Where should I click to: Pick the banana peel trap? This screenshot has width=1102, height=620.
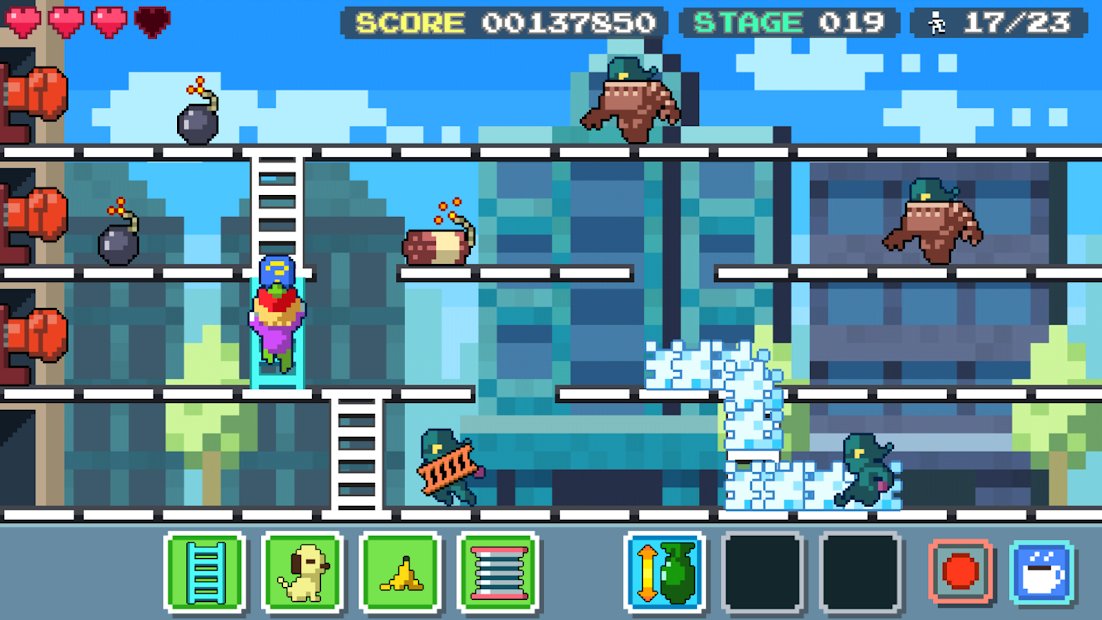401,572
